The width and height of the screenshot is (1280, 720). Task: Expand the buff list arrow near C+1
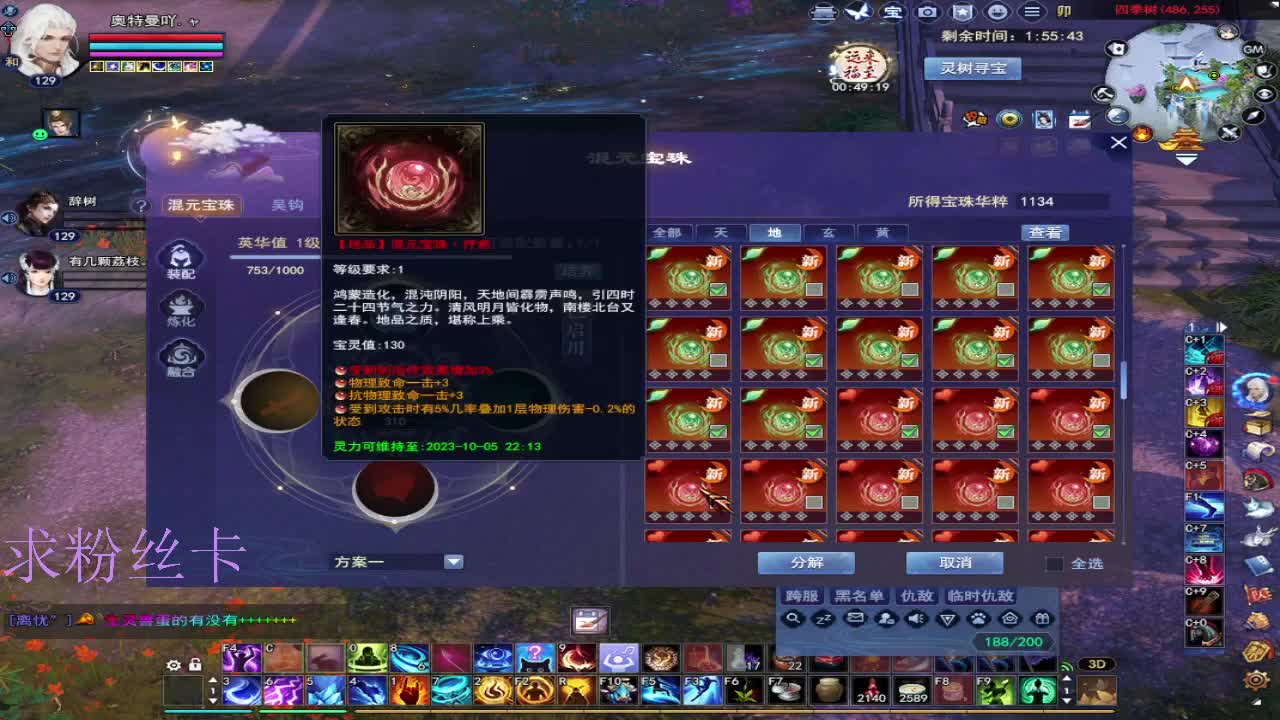point(1222,326)
